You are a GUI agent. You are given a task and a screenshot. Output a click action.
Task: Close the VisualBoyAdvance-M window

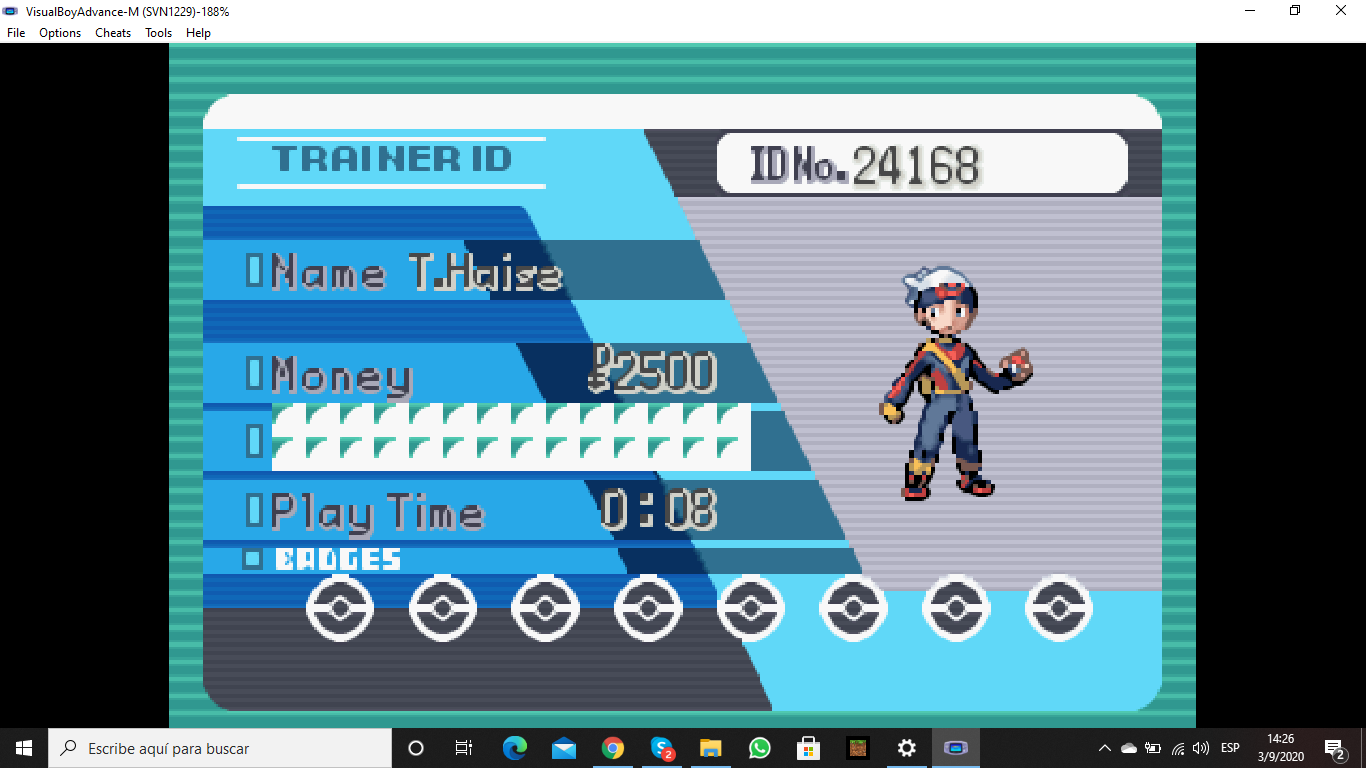coord(1340,11)
